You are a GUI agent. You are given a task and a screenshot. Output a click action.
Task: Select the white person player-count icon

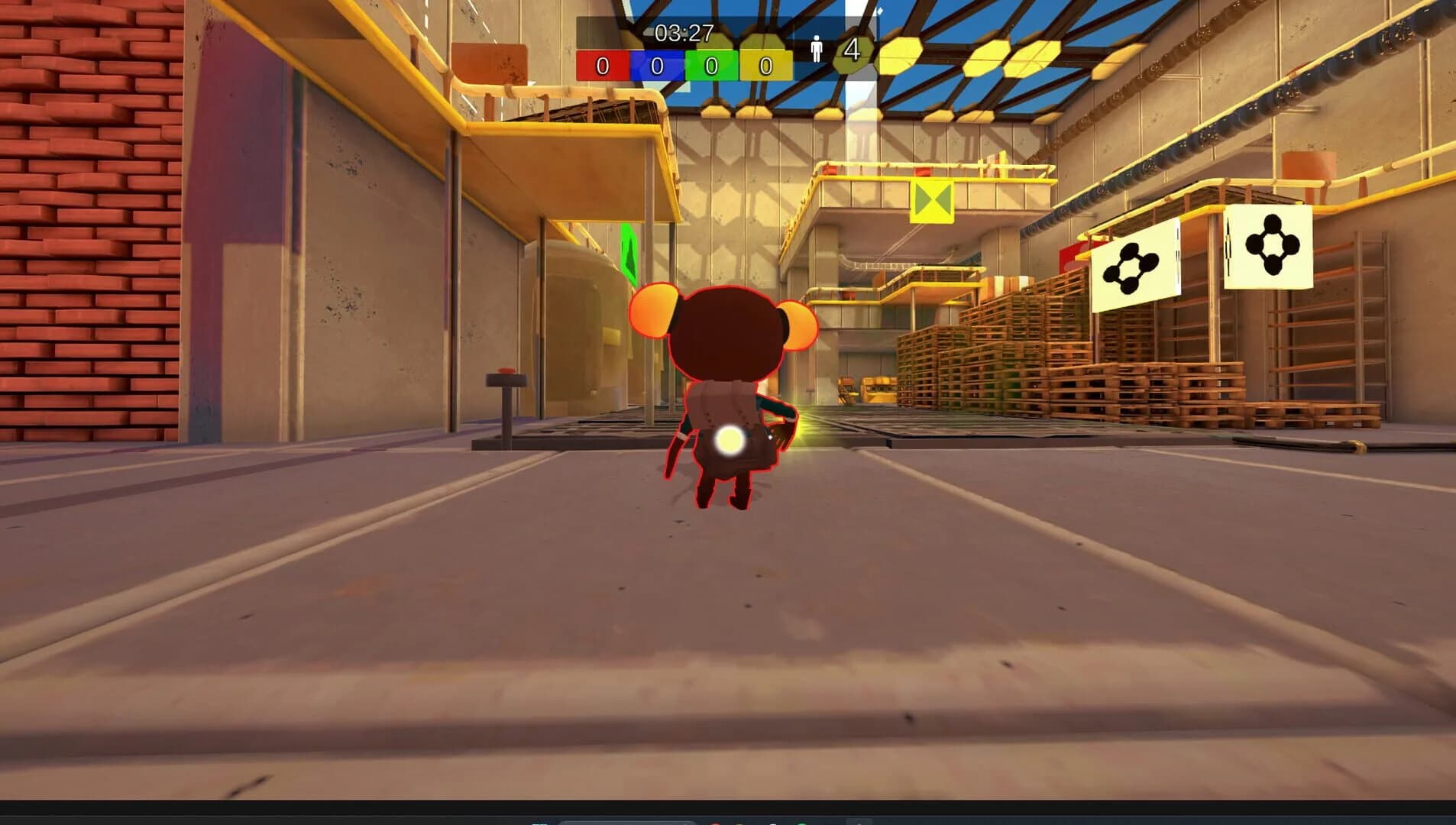pyautogui.click(x=817, y=48)
